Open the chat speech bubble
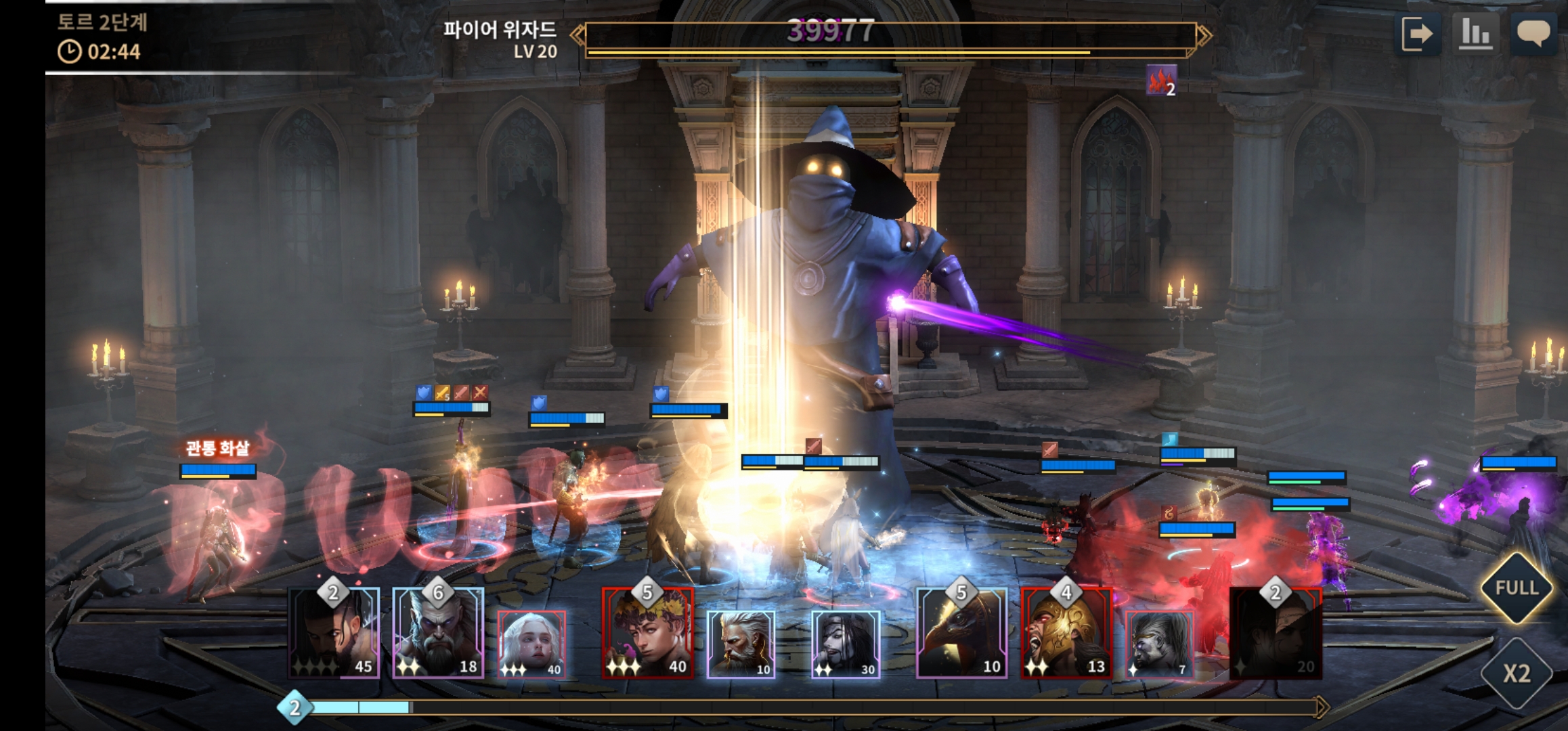Viewport: 1568px width, 731px height. [x=1533, y=34]
